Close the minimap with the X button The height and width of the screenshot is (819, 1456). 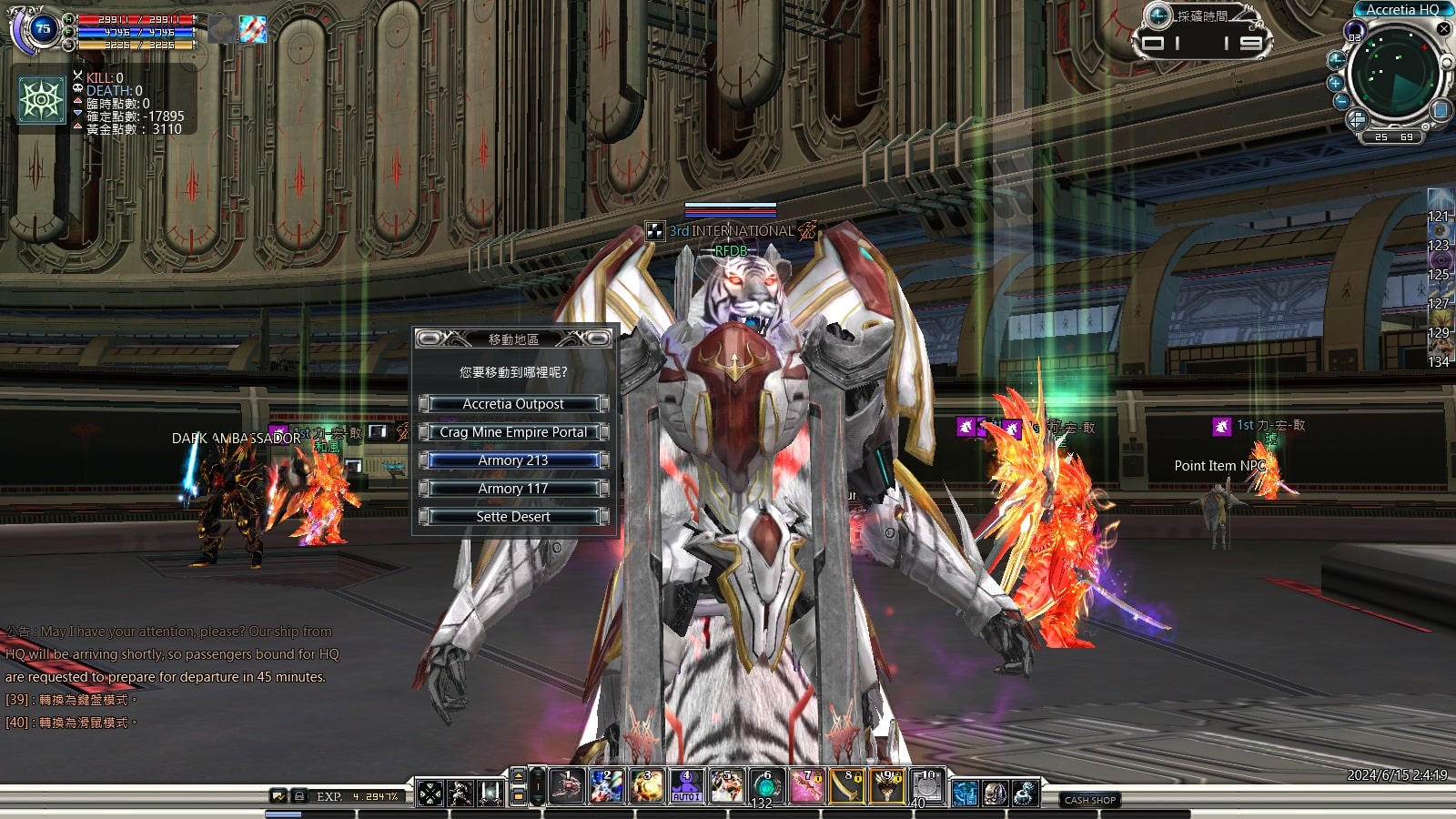(x=1443, y=29)
